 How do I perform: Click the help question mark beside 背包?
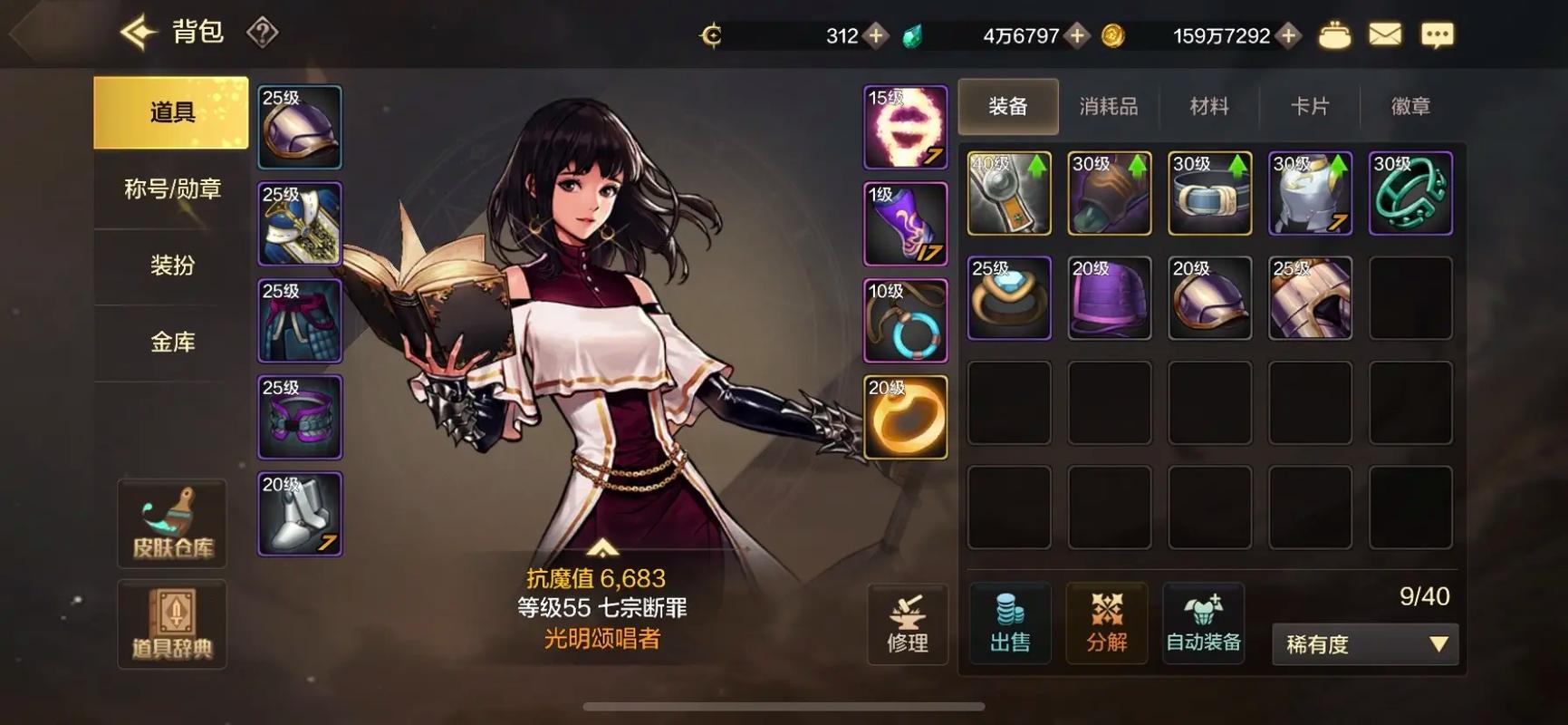[261, 33]
